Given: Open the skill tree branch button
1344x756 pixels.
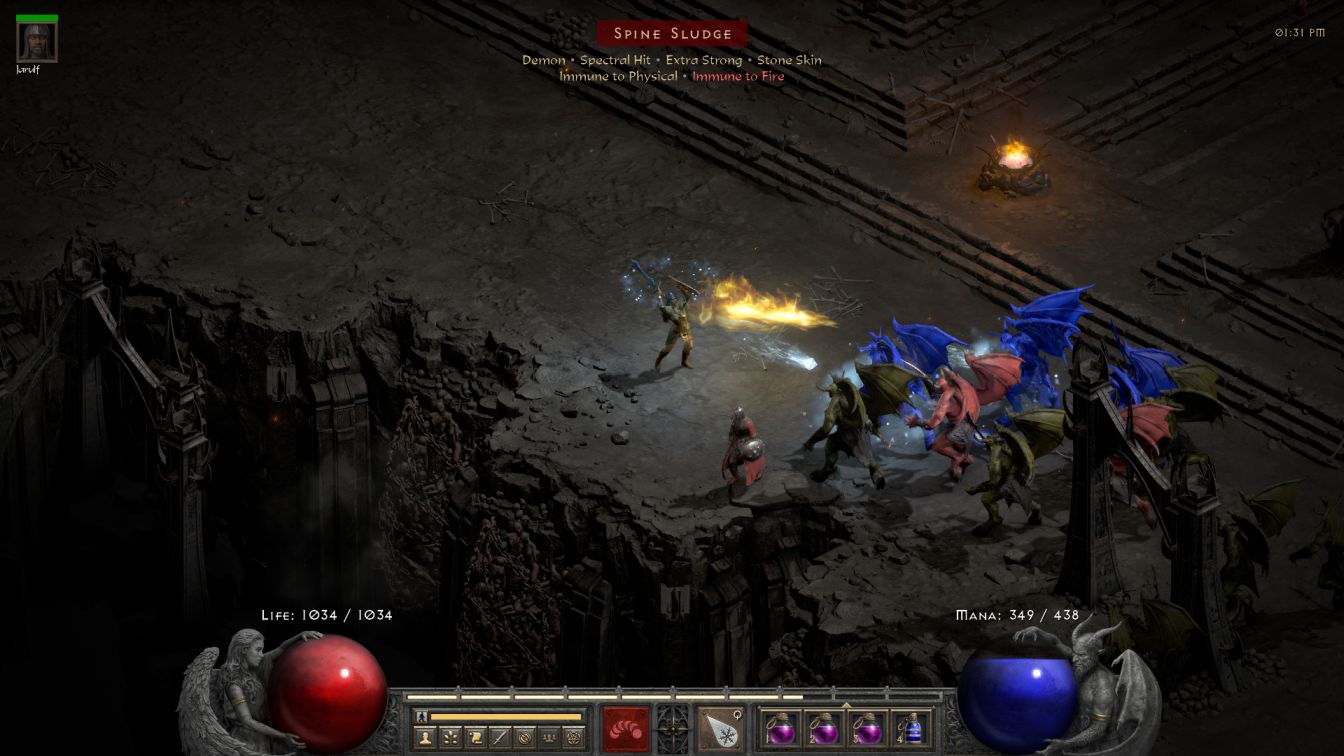Looking at the screenshot, I should [x=451, y=738].
